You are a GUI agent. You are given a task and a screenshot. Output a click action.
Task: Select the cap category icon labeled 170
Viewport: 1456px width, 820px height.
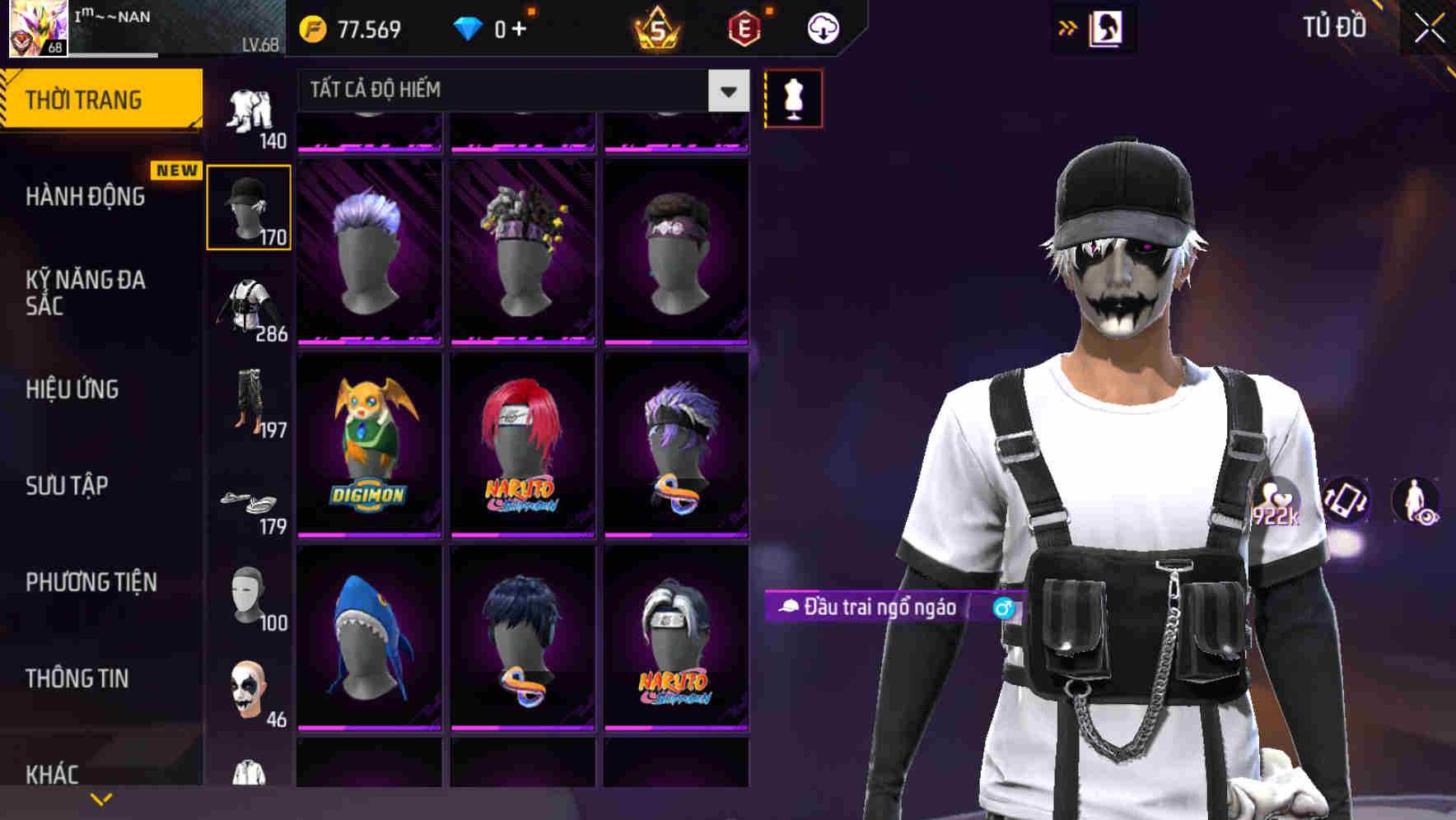pos(250,207)
